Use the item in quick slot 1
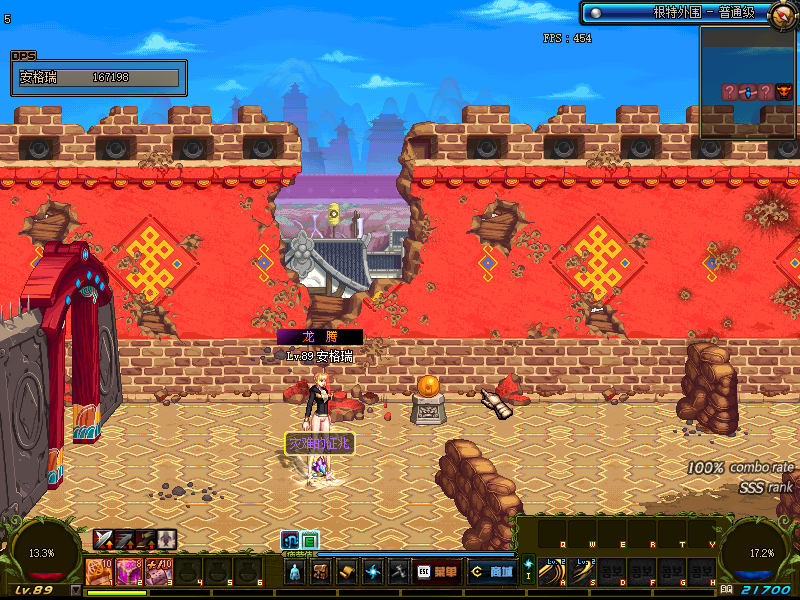Image resolution: width=800 pixels, height=600 pixels. click(102, 572)
